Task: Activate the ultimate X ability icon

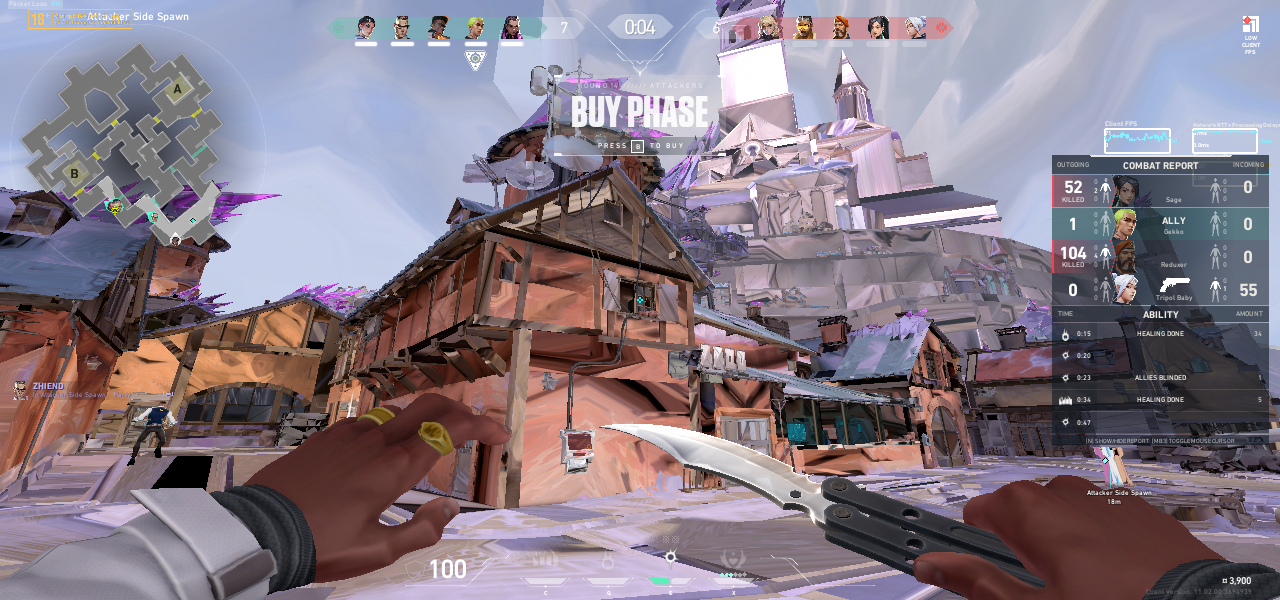Action: click(733, 560)
